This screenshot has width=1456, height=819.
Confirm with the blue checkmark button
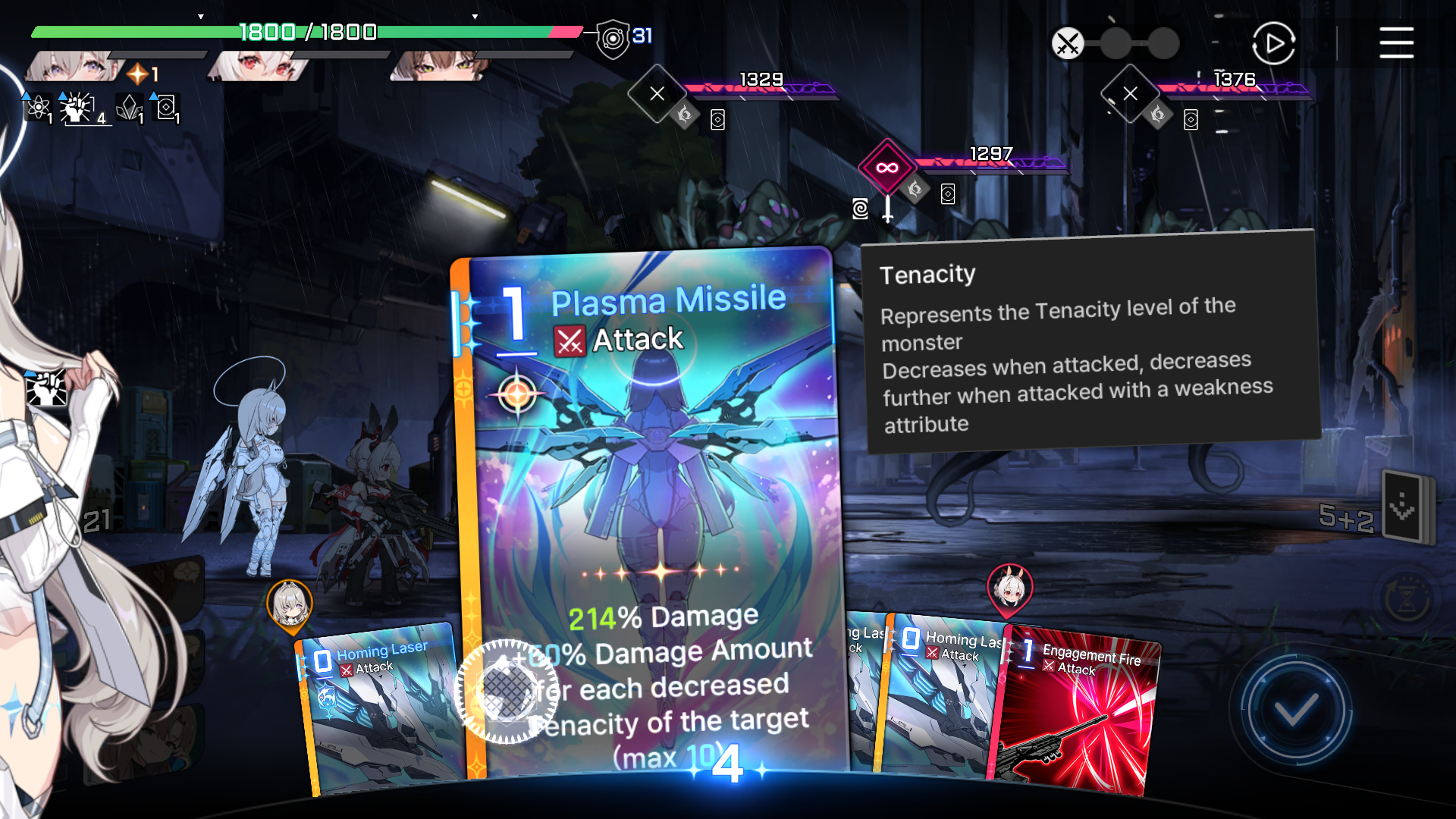(x=1296, y=711)
